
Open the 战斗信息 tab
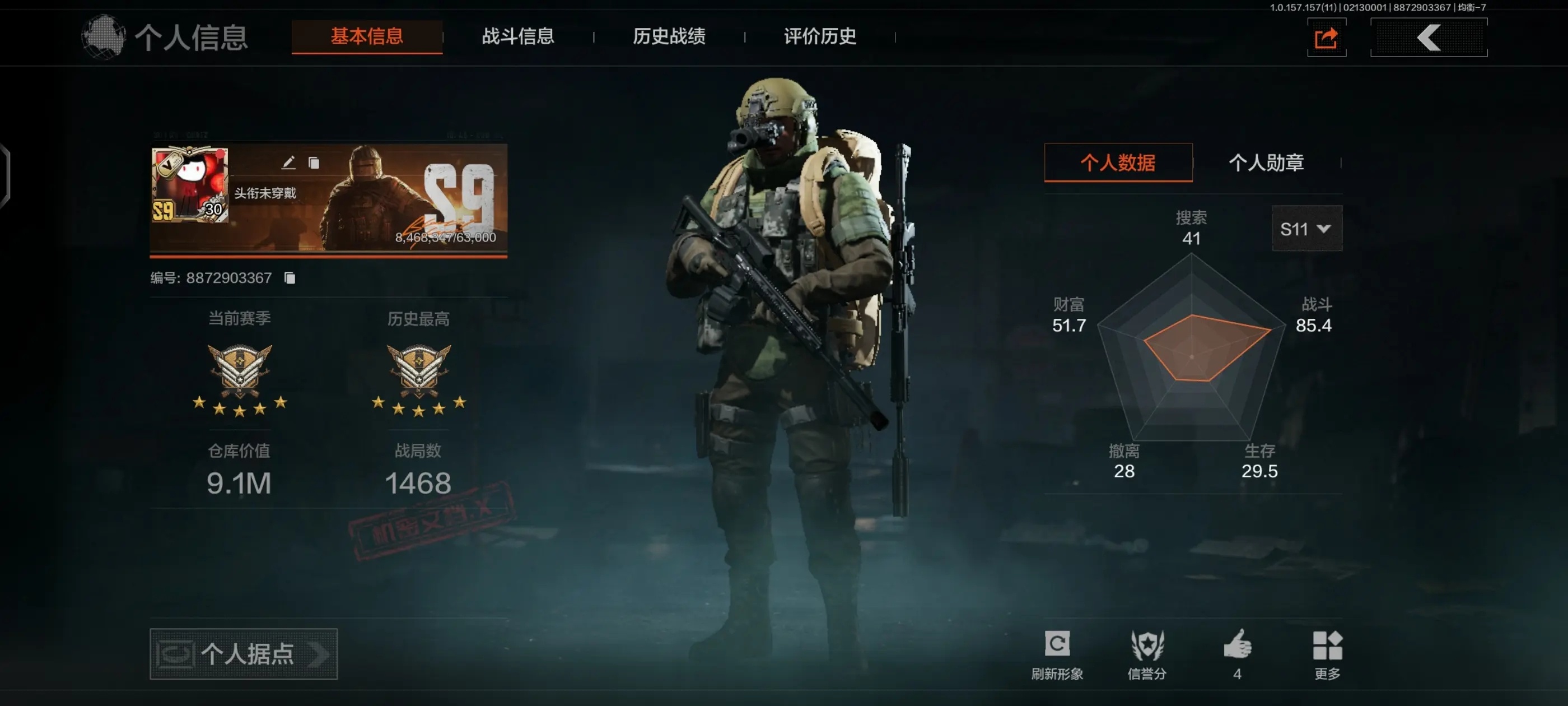[x=517, y=36]
